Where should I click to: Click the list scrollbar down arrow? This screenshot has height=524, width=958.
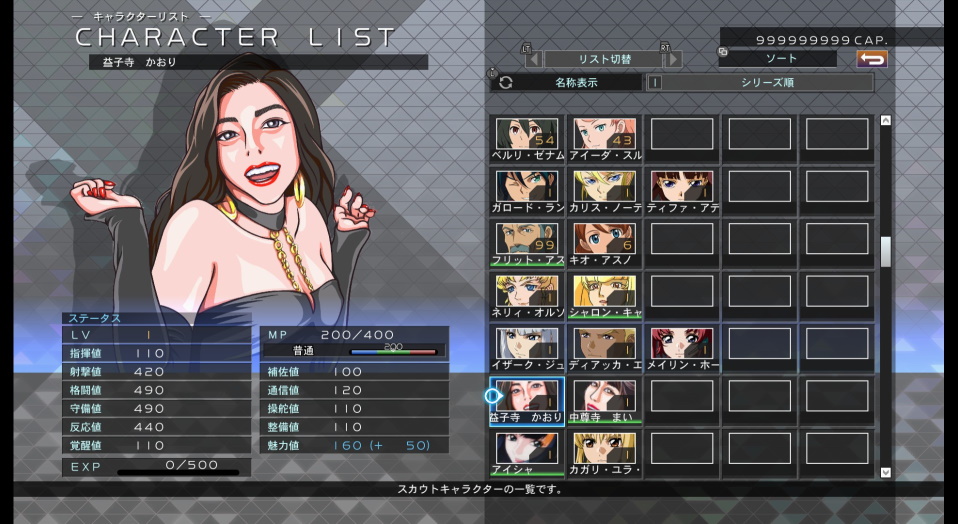pyautogui.click(x=885, y=472)
